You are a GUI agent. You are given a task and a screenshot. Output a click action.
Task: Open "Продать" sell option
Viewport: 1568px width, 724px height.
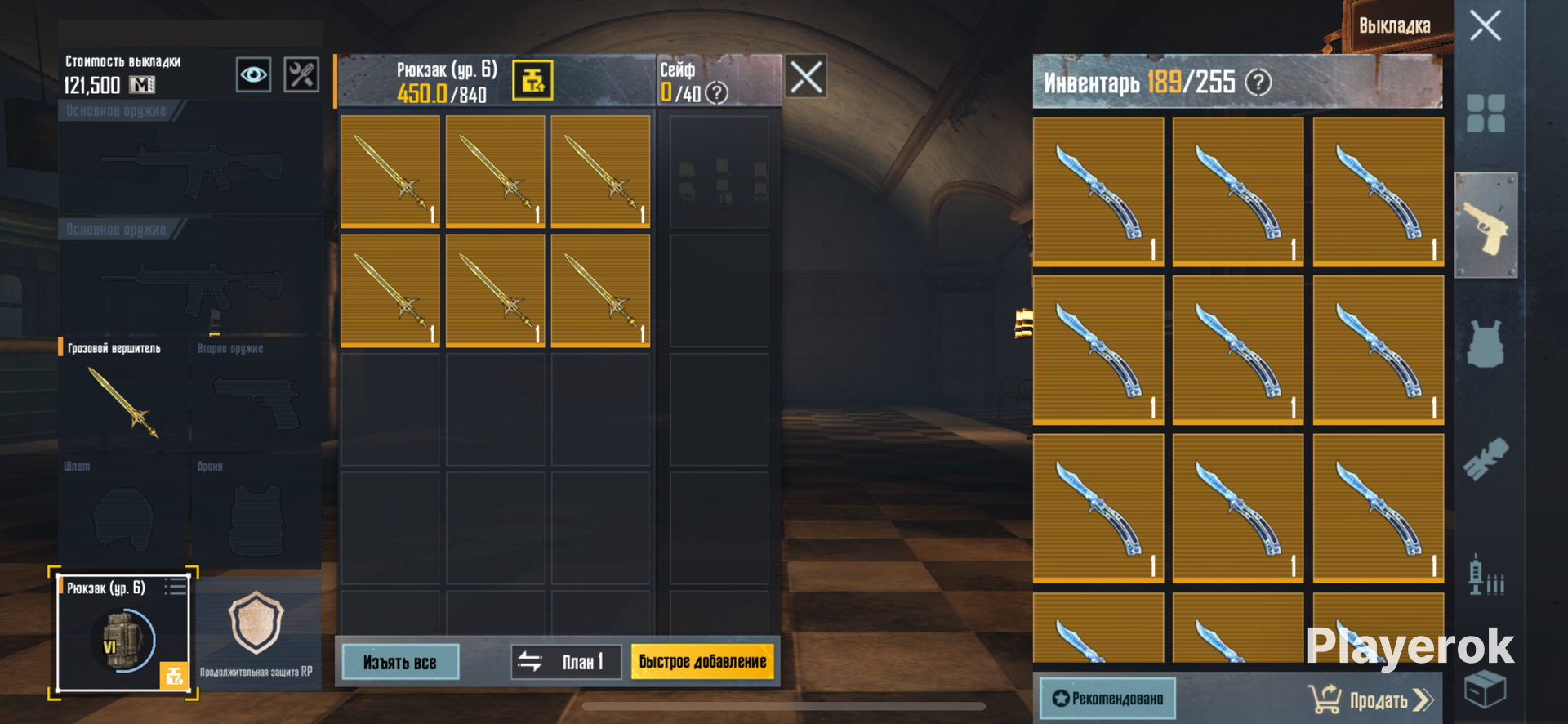(1370, 699)
